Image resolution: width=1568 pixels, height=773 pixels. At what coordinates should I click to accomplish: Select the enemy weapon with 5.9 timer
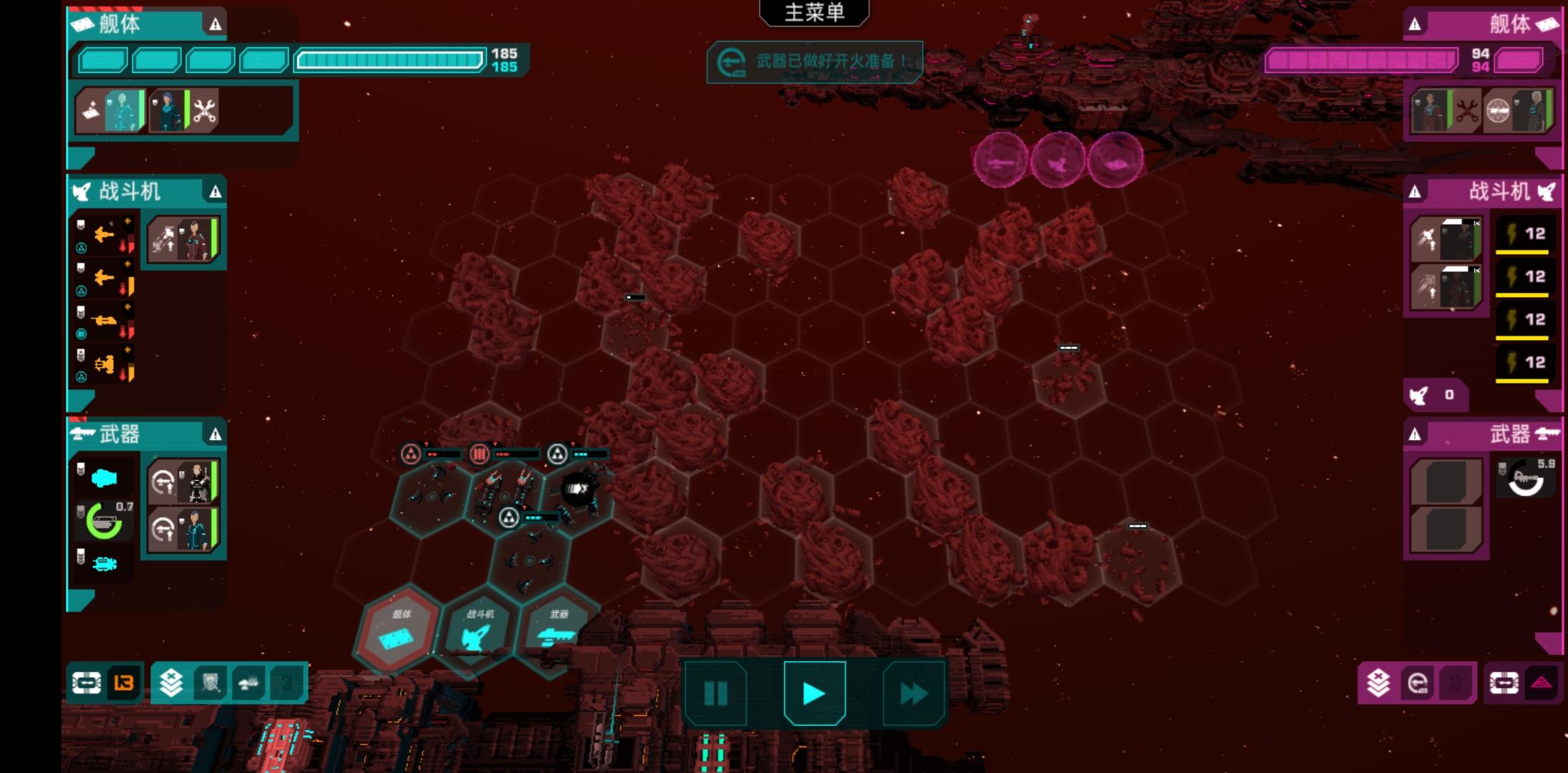(x=1526, y=480)
